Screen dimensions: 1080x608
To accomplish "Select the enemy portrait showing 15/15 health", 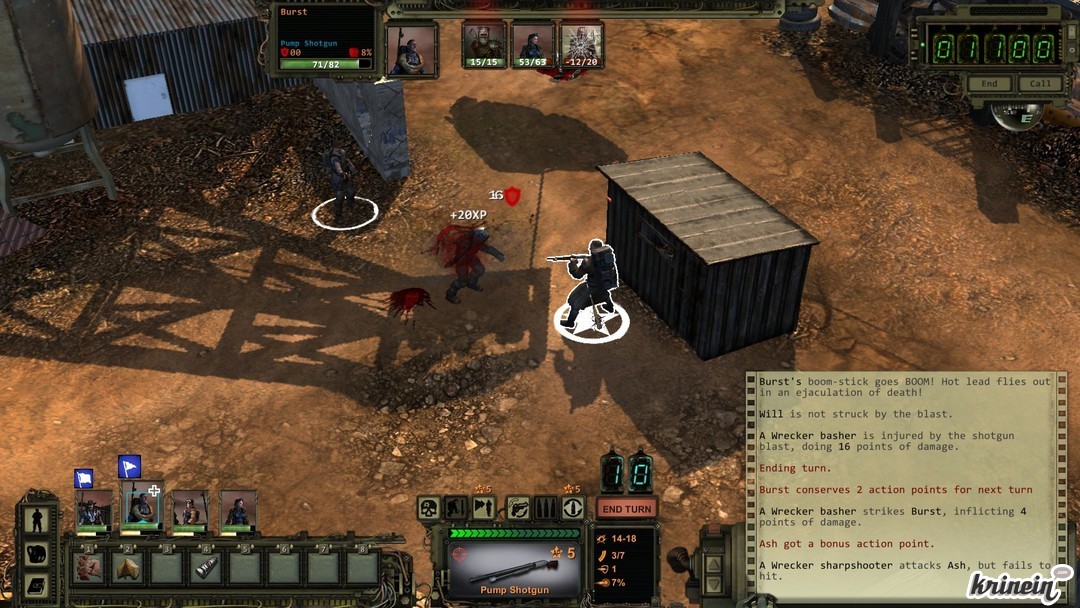I will pos(484,45).
